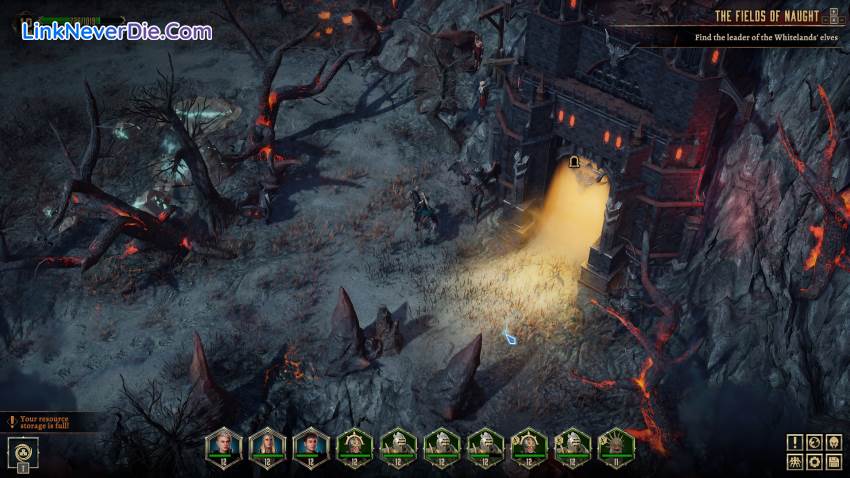Screen dimensions: 850x478
Task: Select the dark-haired young man portrait
Action: 311,444
